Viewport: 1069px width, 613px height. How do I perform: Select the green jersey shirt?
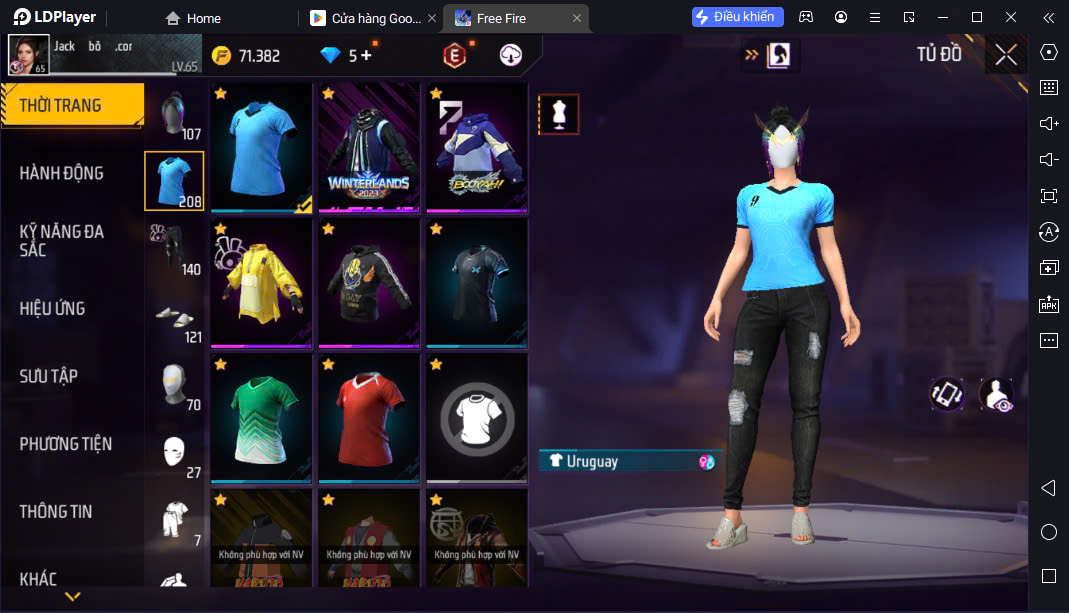[261, 418]
